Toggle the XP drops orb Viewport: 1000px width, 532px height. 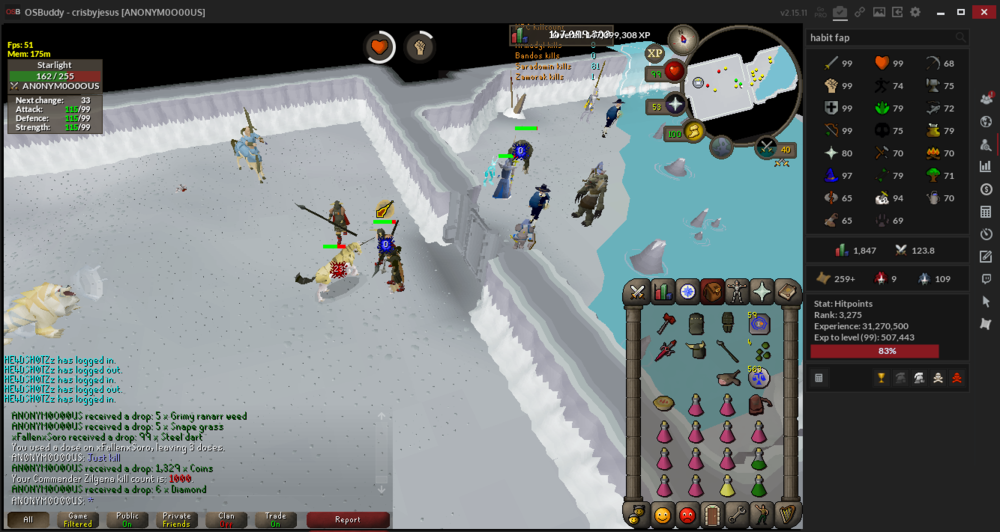(x=656, y=54)
